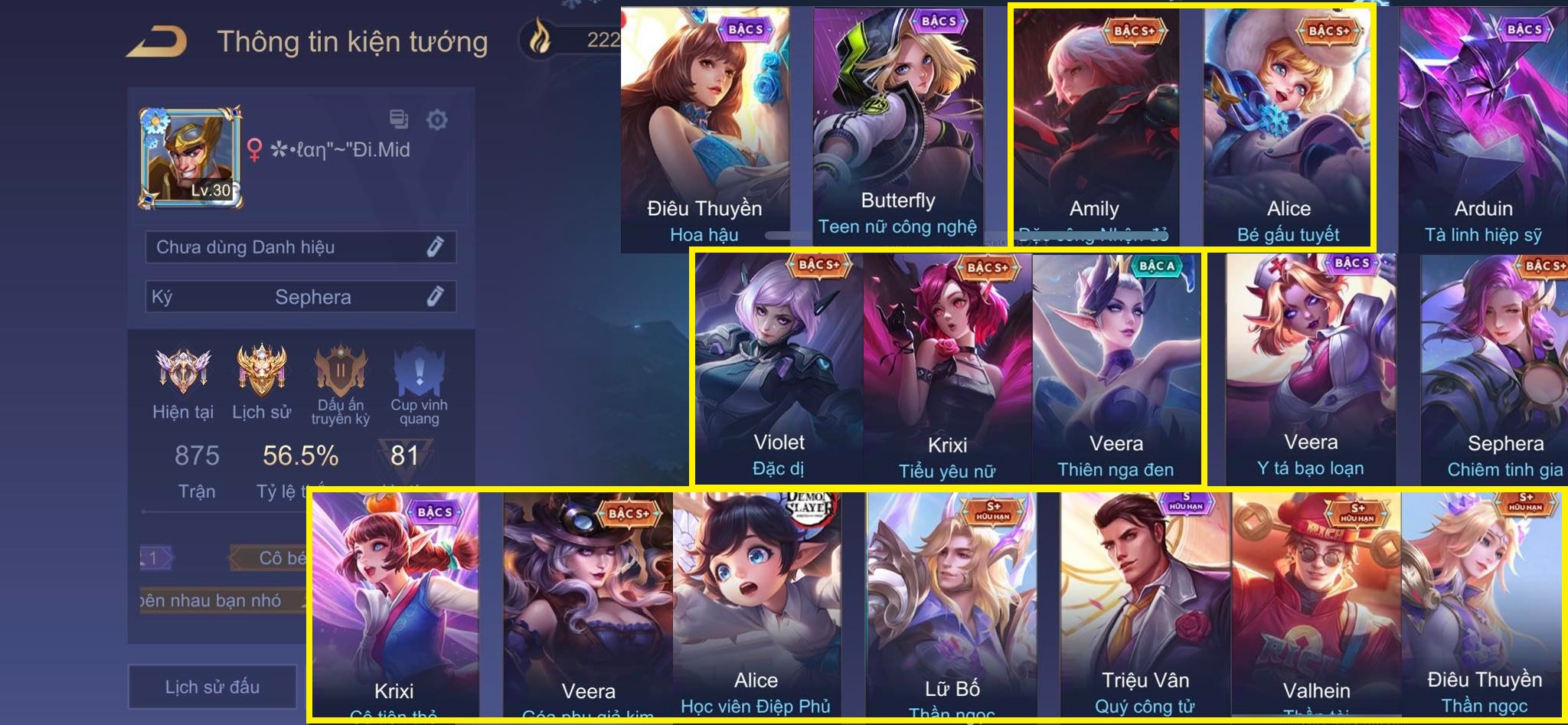Edit the Chưa dùng Danh hiệu title
Image resolution: width=1568 pixels, height=725 pixels.
(x=435, y=247)
